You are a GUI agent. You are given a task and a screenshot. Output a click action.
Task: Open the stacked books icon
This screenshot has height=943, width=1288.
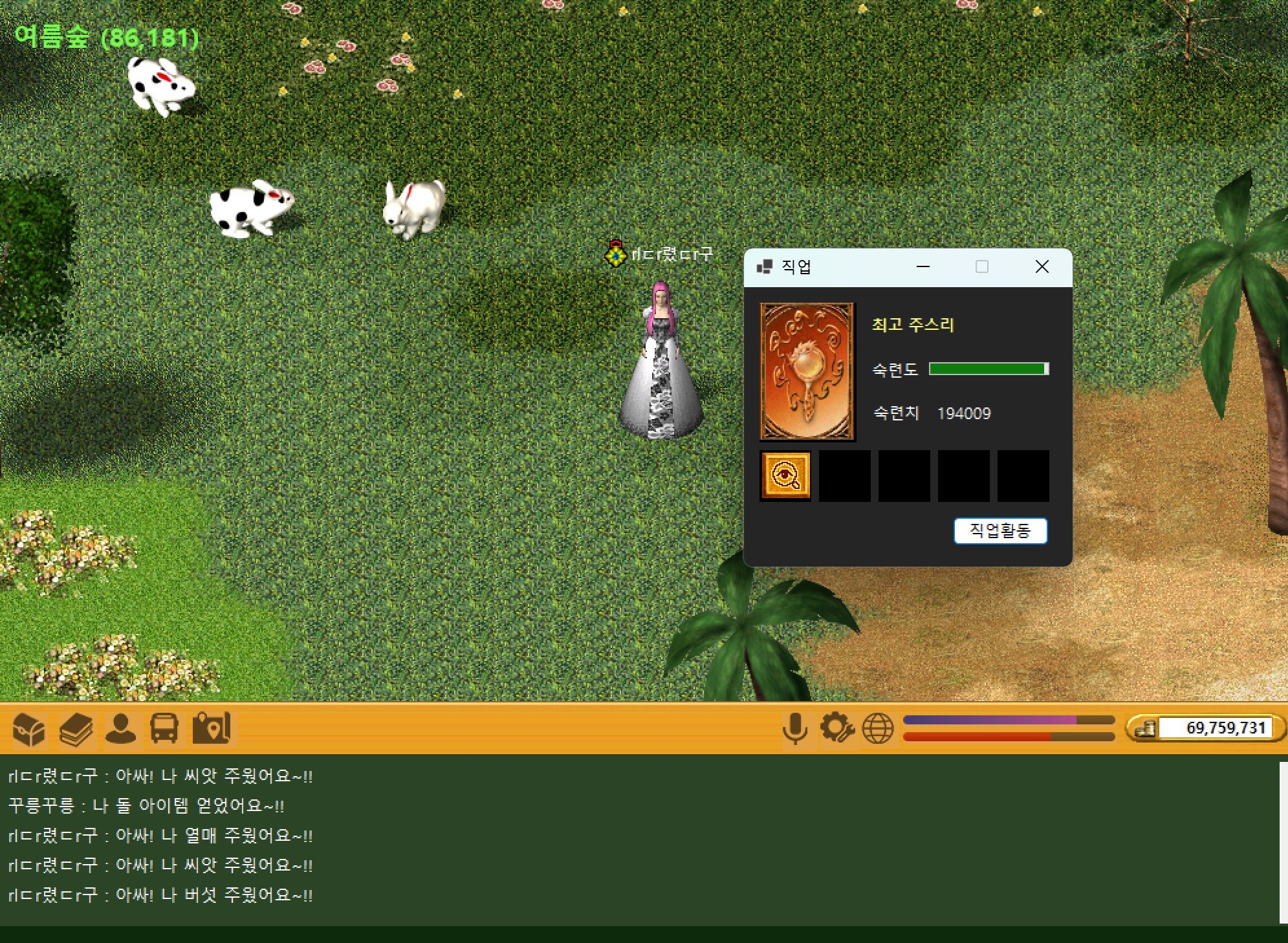point(76,729)
